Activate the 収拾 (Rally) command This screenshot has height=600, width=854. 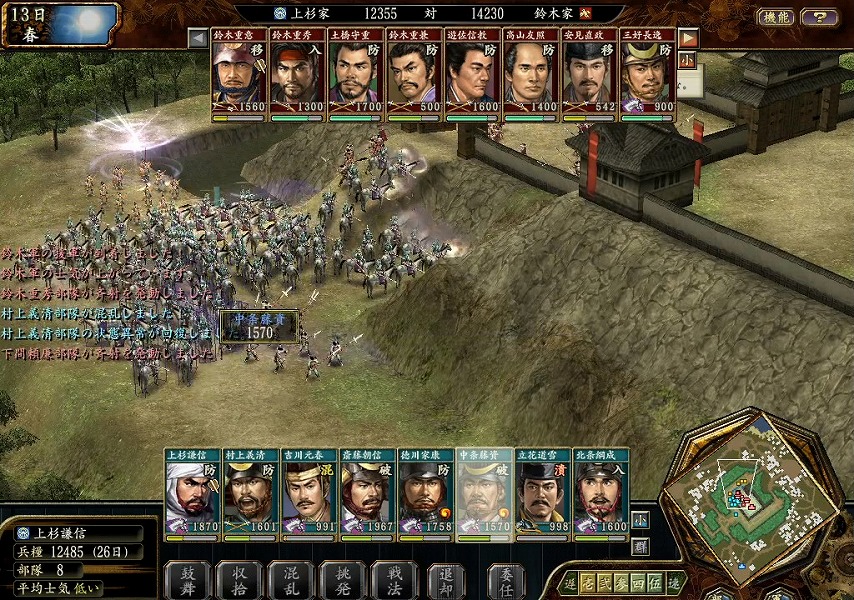239,580
